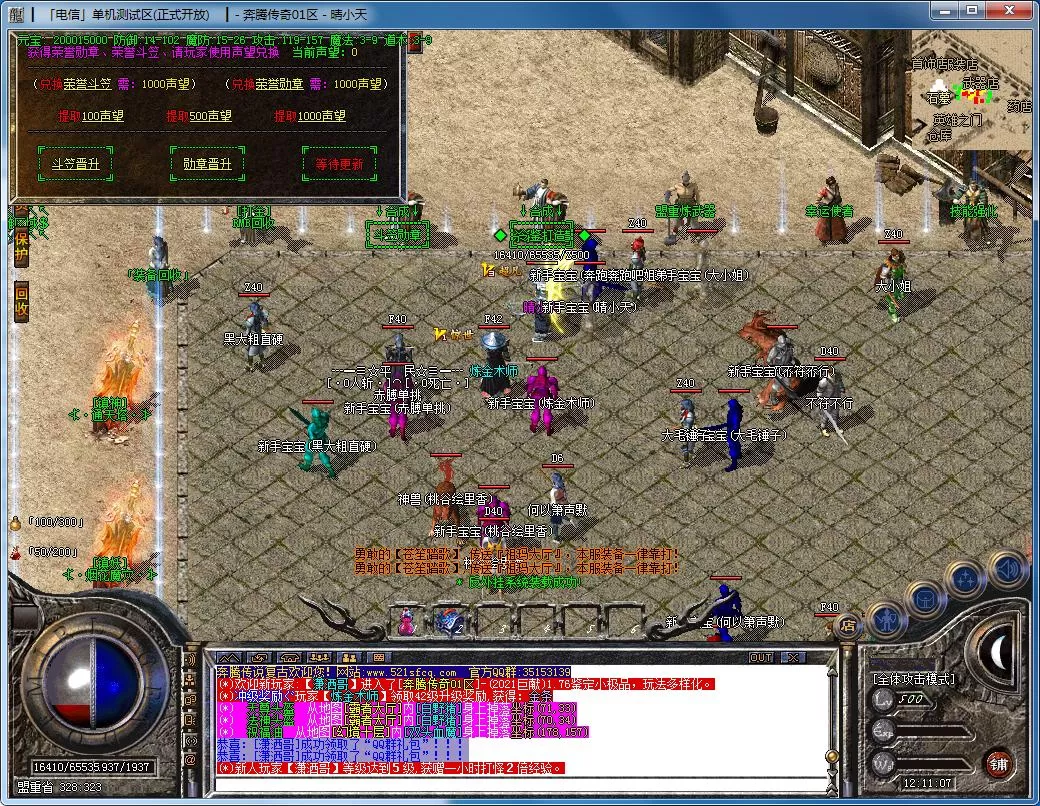
Task: Select the red 等待更新 button
Action: point(338,163)
